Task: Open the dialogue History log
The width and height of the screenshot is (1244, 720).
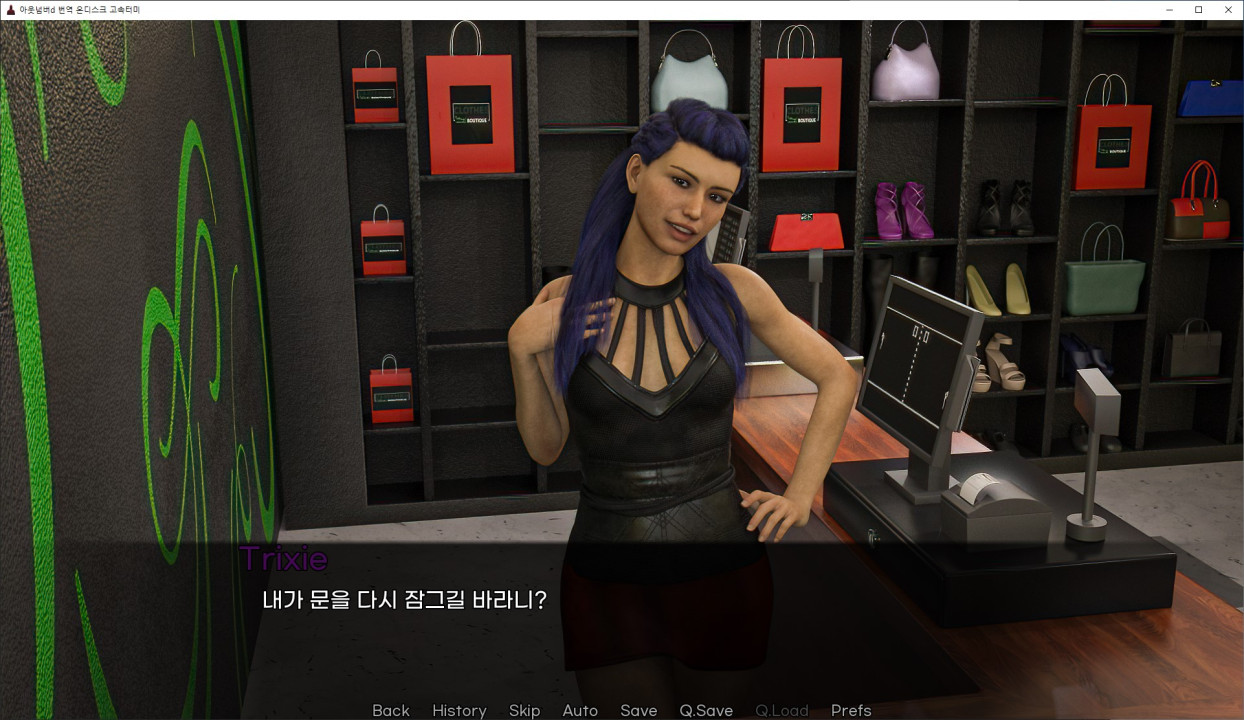Action: pyautogui.click(x=459, y=710)
